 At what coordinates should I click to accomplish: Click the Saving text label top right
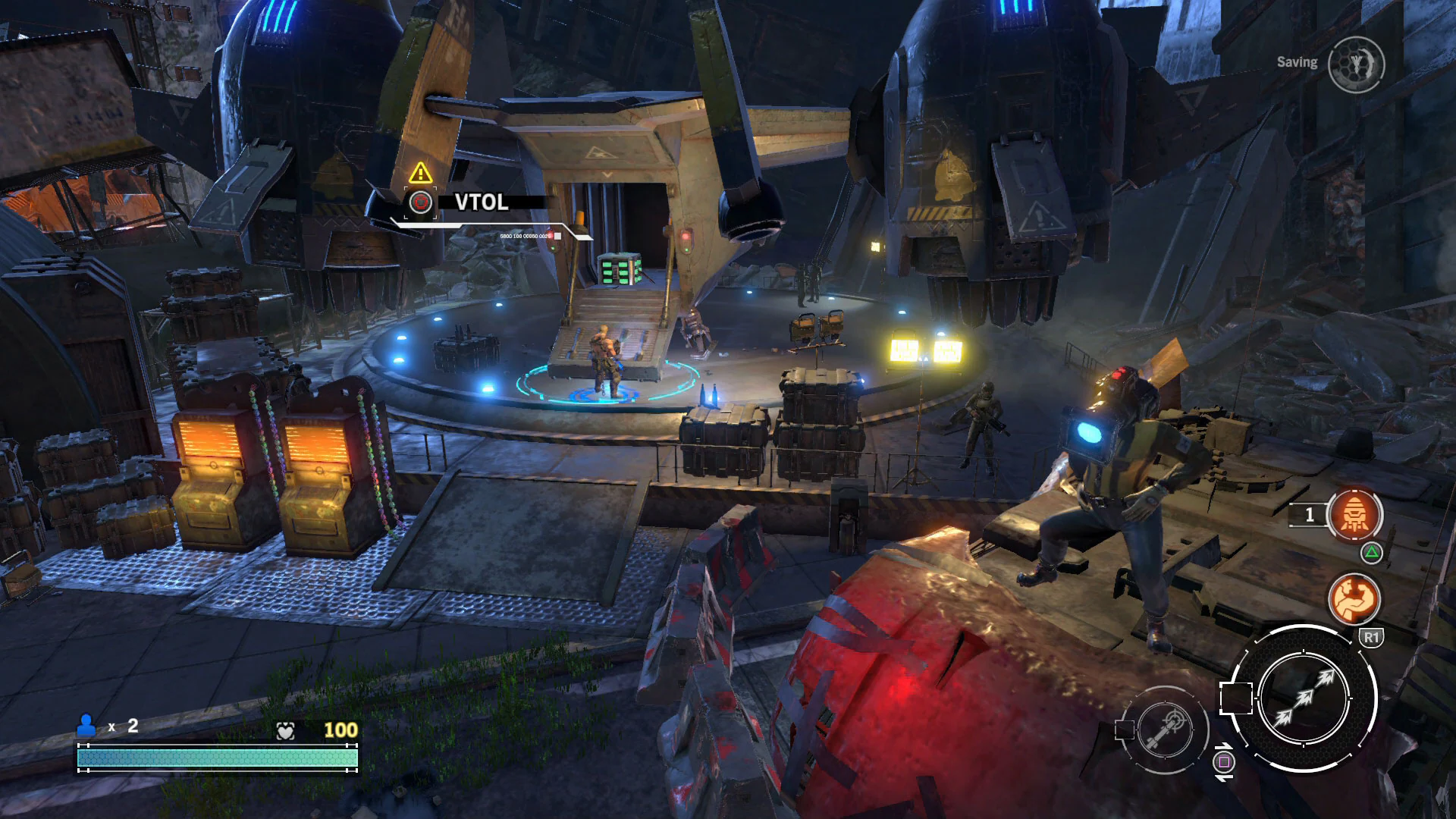click(1298, 63)
